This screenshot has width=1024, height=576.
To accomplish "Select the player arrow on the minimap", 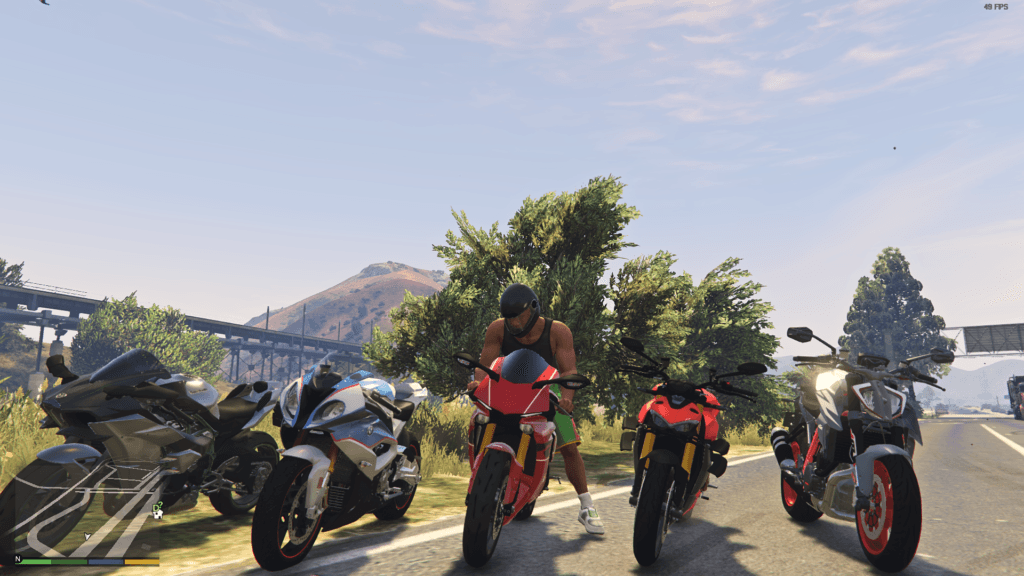I will [x=87, y=536].
